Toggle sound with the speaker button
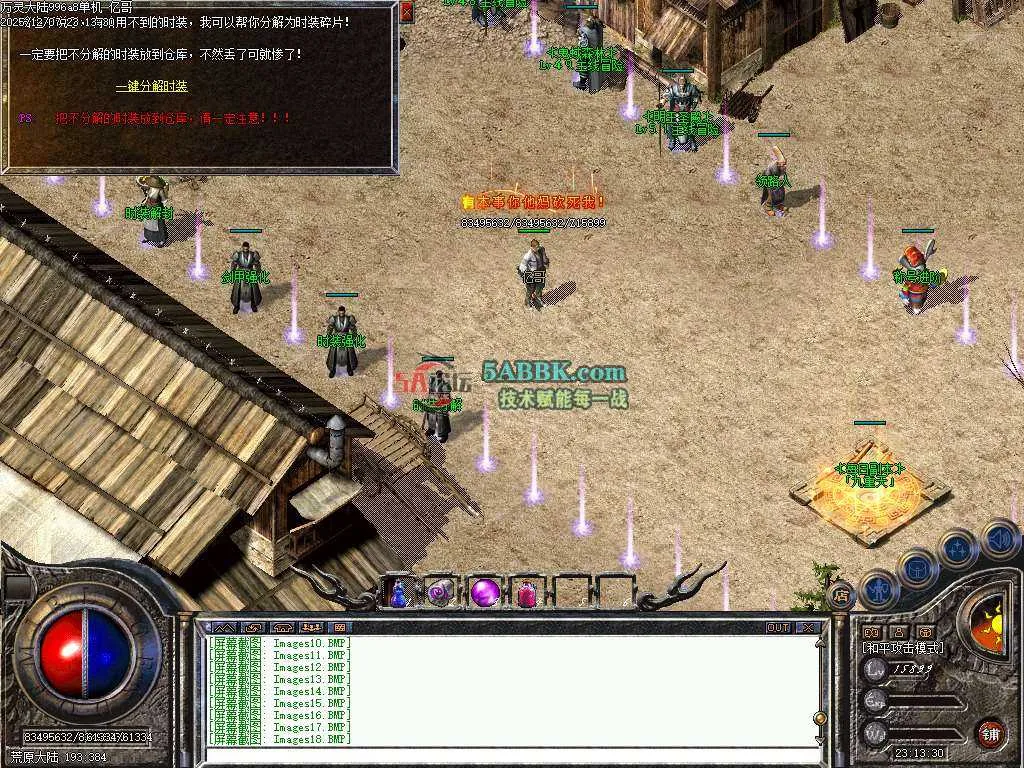This screenshot has width=1024, height=768. point(999,540)
